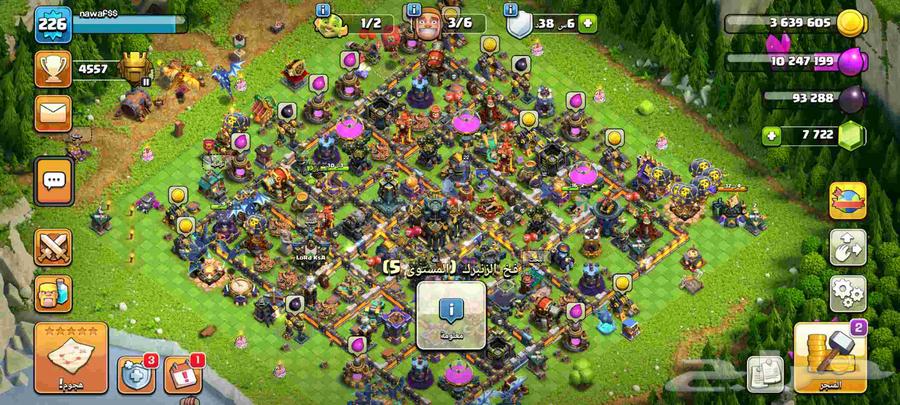
Task: Click the info button for the selected trap
Action: pyautogui.click(x=451, y=312)
